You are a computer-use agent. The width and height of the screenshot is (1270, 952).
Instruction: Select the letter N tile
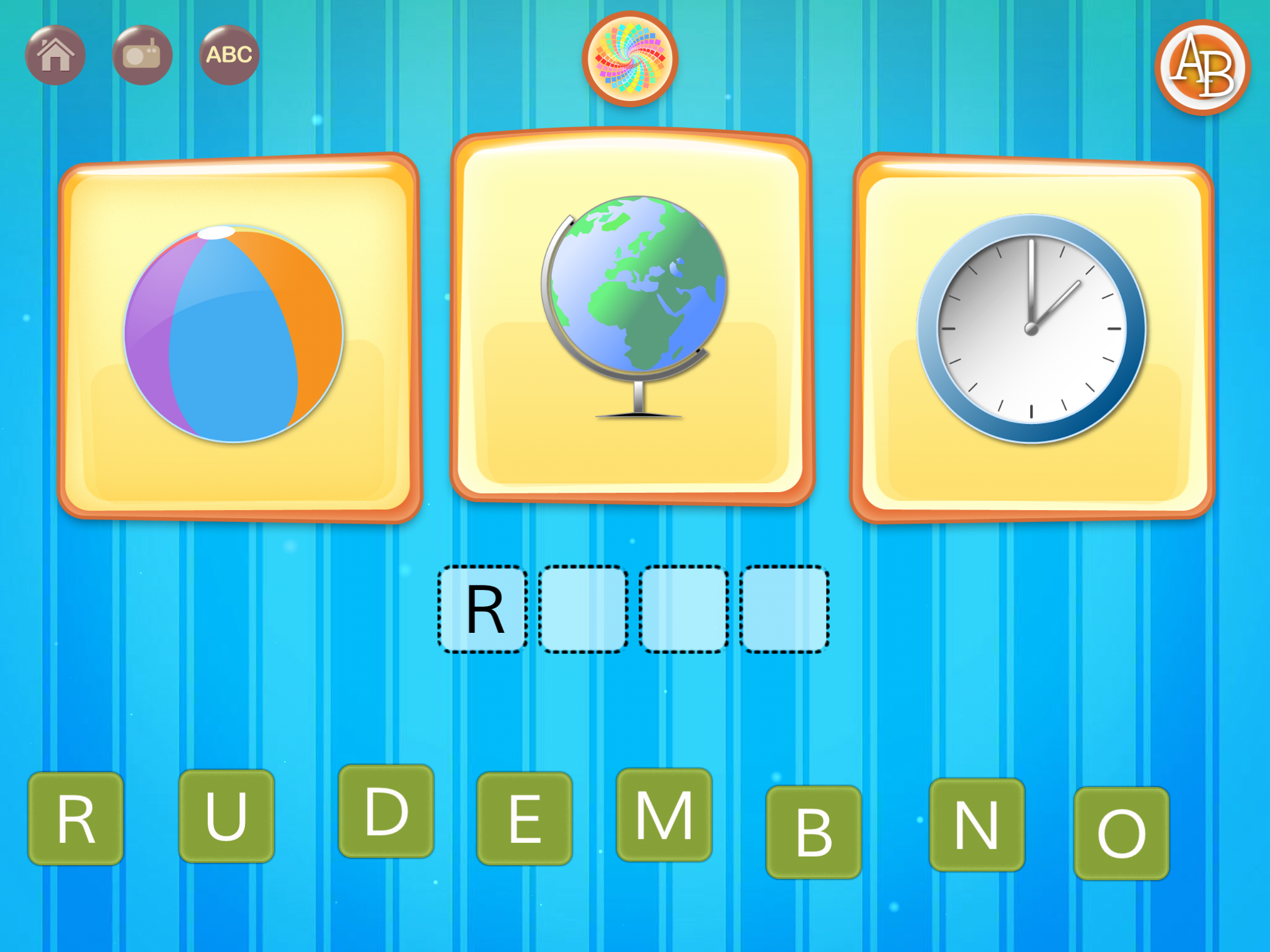[x=977, y=824]
